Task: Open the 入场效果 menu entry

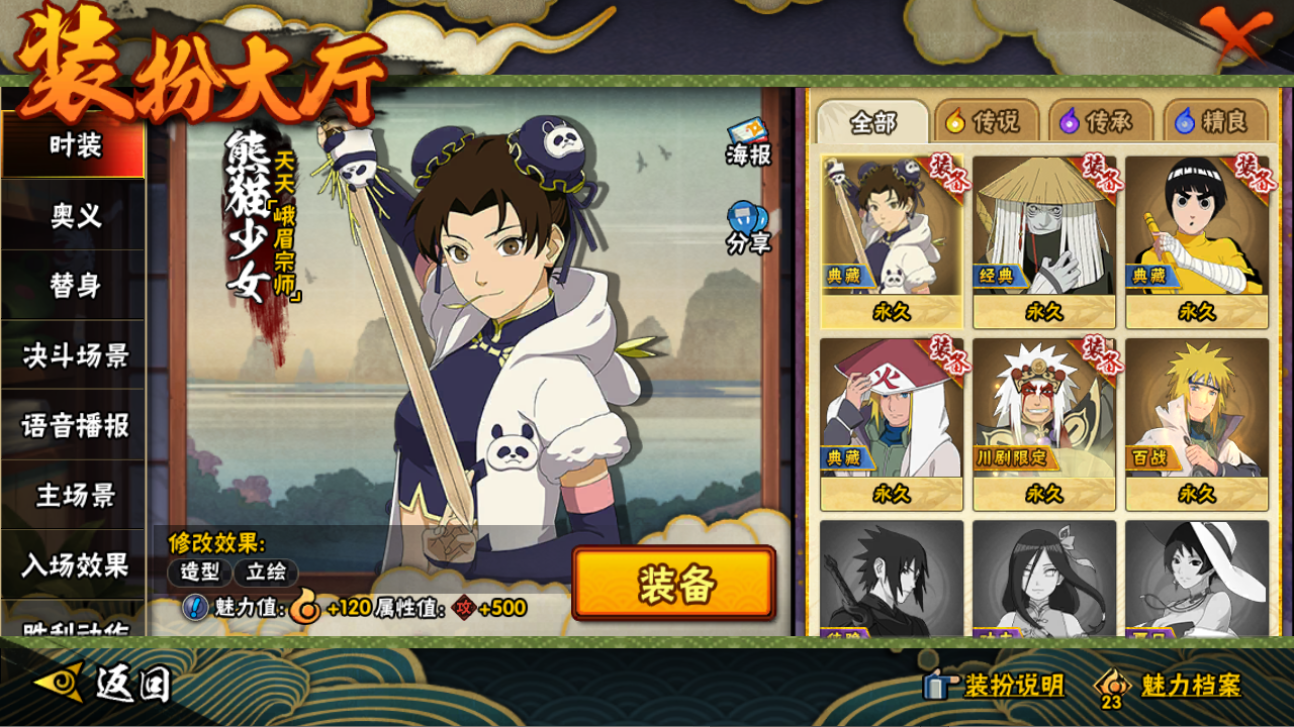Action: [75, 566]
